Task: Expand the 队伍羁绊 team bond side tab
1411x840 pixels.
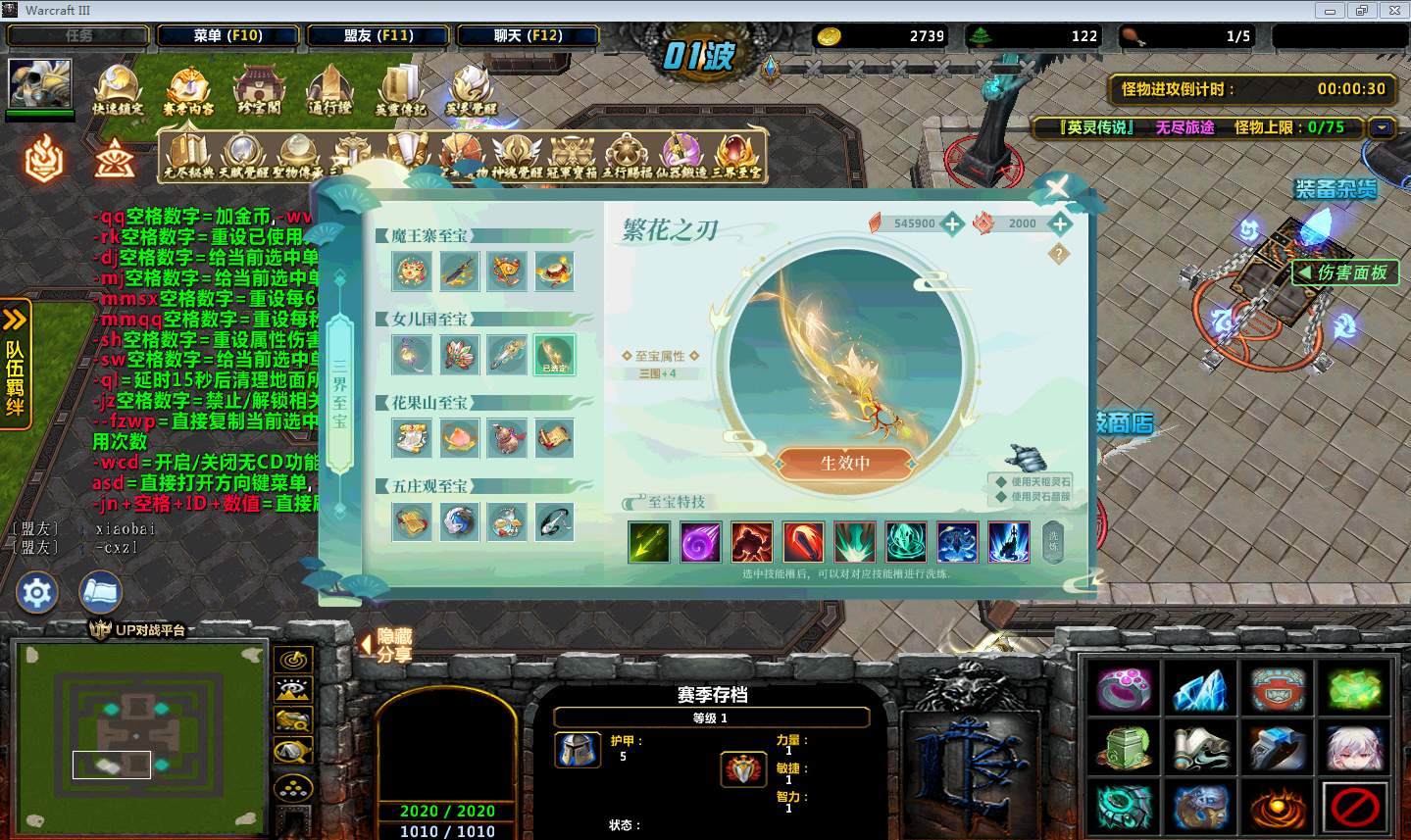Action: click(x=16, y=363)
